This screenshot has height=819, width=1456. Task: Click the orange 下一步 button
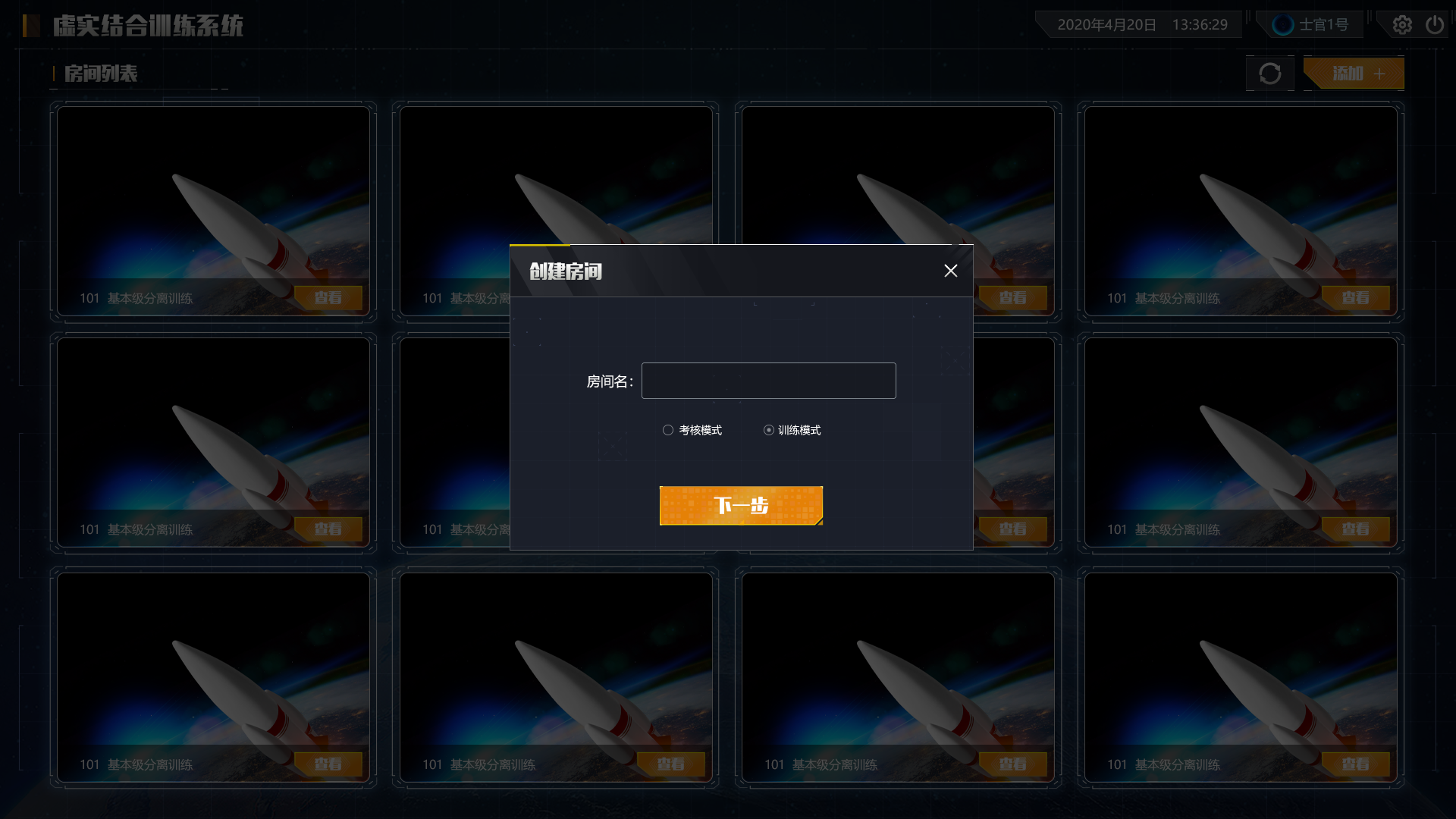741,506
